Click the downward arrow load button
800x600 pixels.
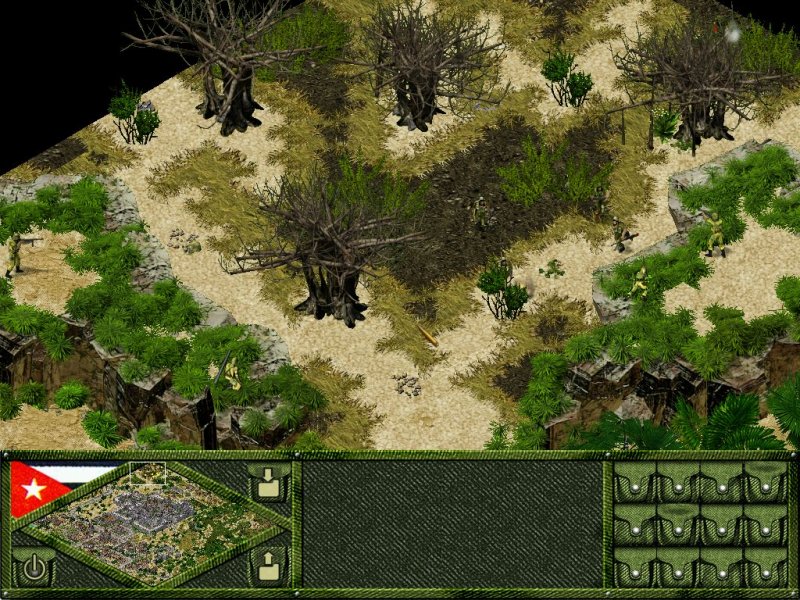pyautogui.click(x=268, y=483)
